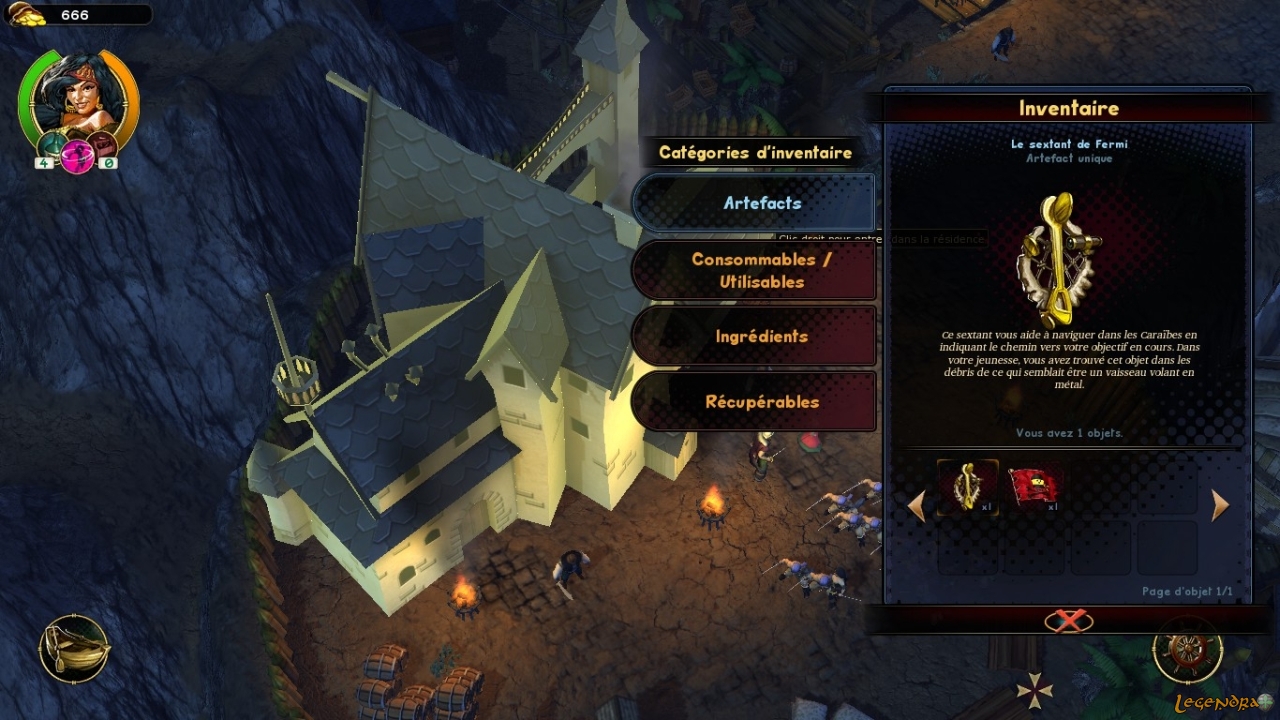The image size is (1280, 720).
Task: Close the Inventaire panel with red X
Action: 1068,621
